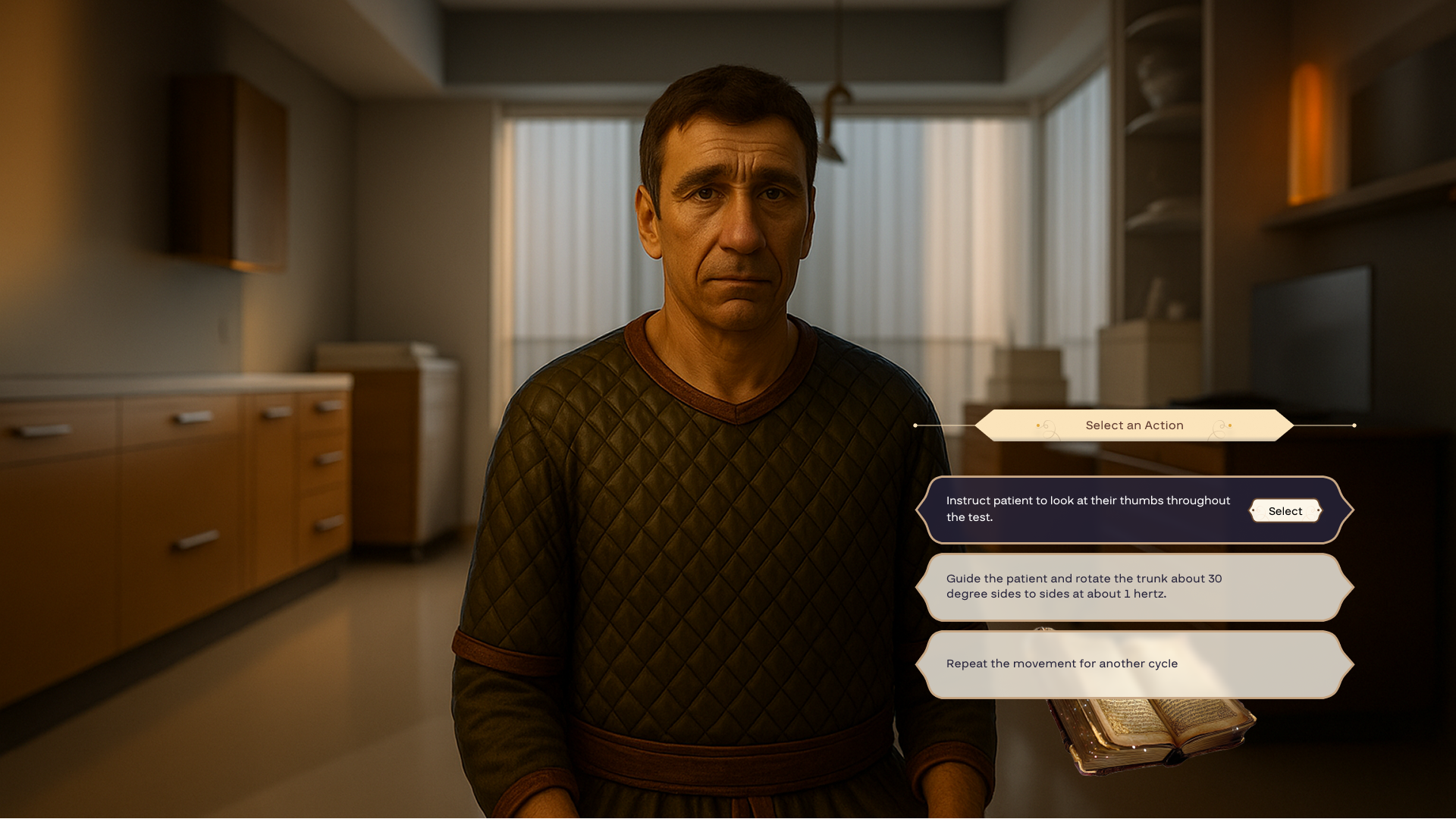Select 'Repeat the movement for another cycle'
Image resolution: width=1456 pixels, height=819 pixels.
pyautogui.click(x=1130, y=664)
